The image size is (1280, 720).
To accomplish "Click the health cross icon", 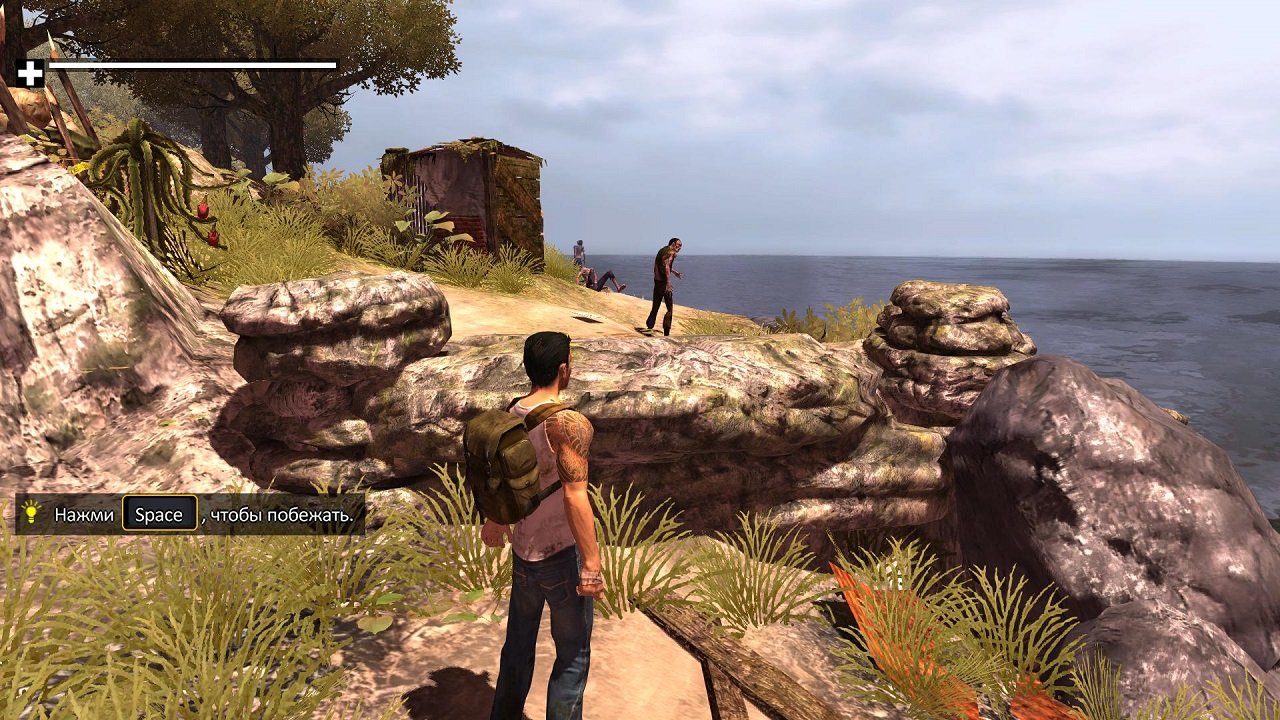I will [x=31, y=71].
